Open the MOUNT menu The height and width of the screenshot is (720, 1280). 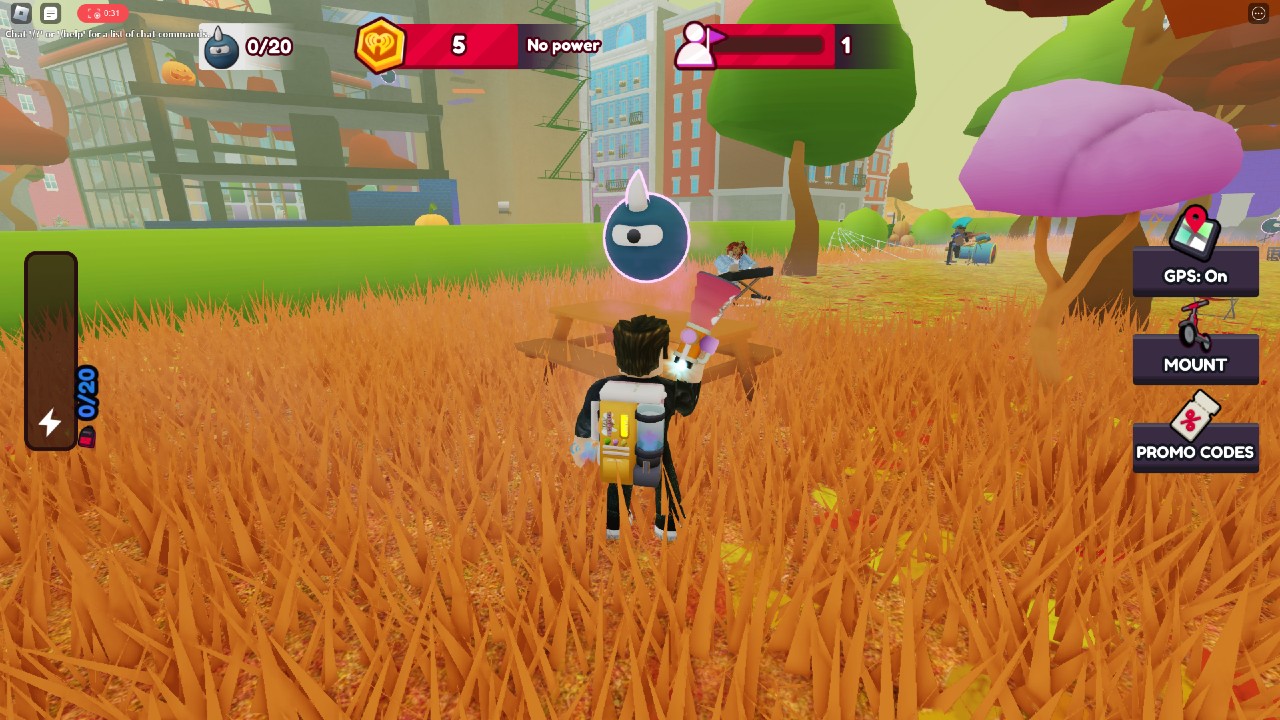(x=1195, y=350)
